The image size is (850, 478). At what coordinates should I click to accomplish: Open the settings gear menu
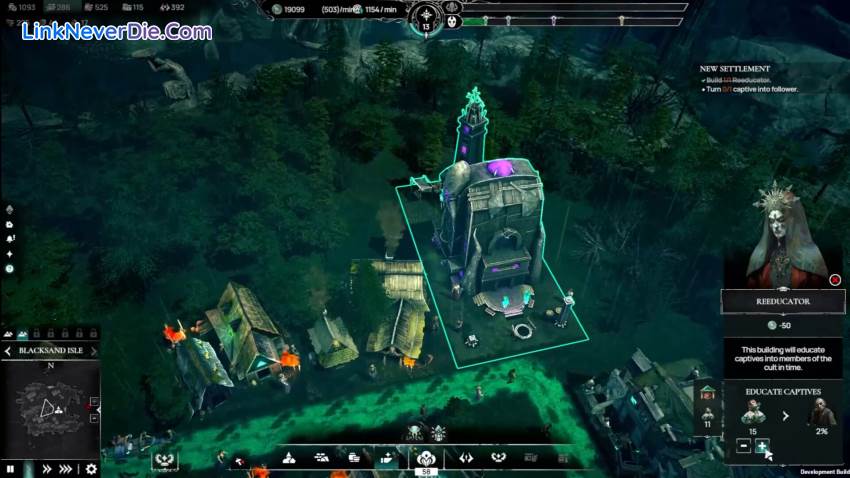tap(91, 468)
